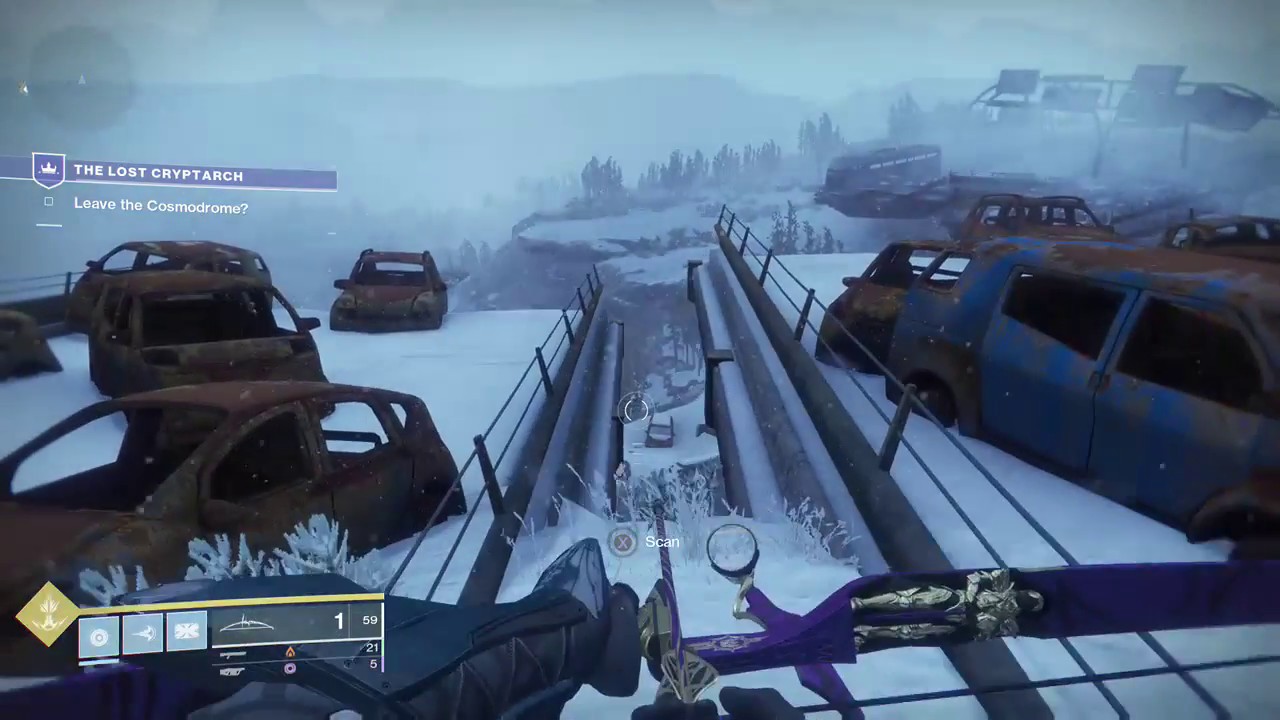Tick the Leave the Cosmodrome objective checkbox
This screenshot has width=1280, height=720.
pyautogui.click(x=49, y=202)
